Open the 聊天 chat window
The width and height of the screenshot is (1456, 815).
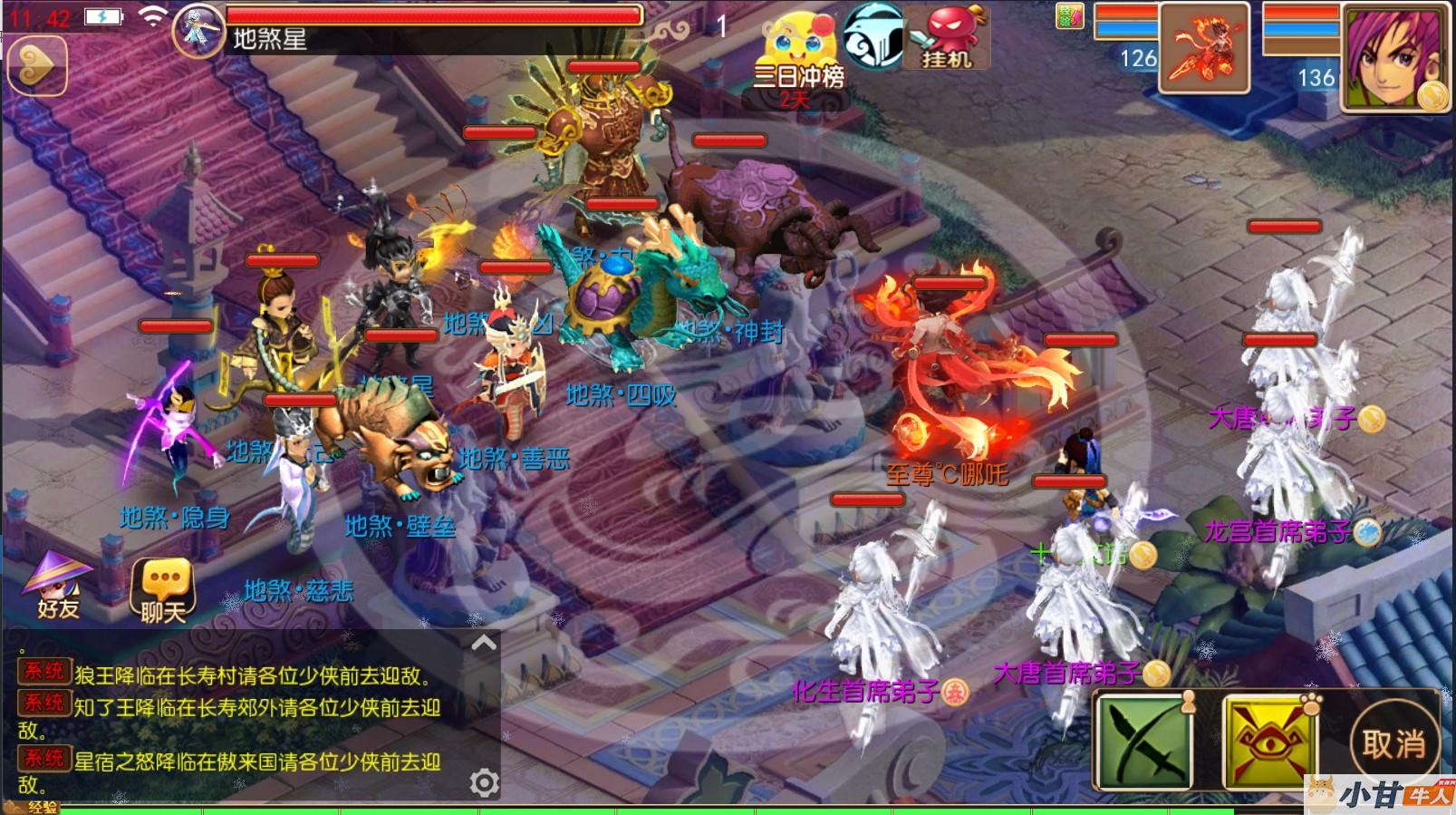(x=163, y=589)
